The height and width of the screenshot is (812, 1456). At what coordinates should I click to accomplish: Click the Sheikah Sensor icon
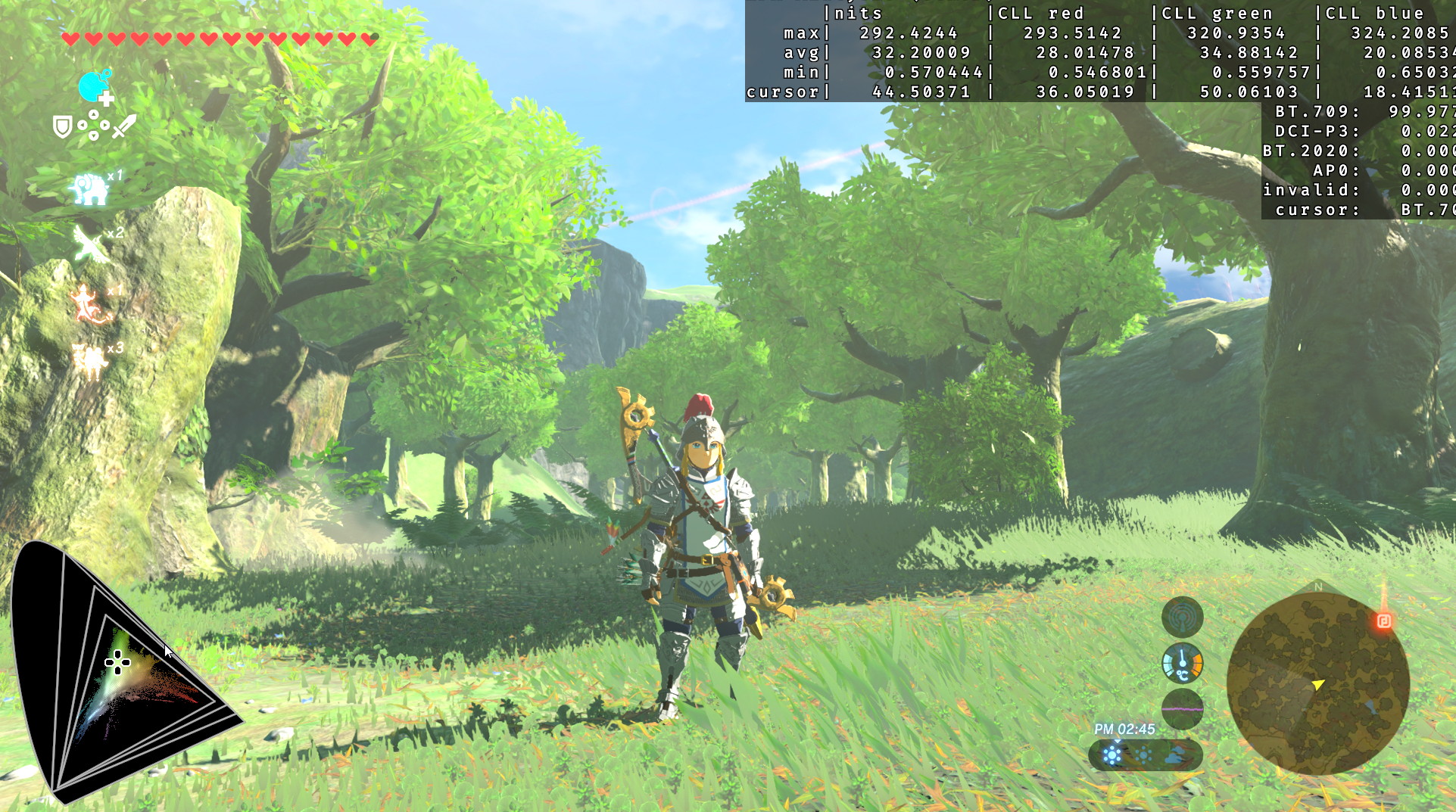coord(1182,618)
